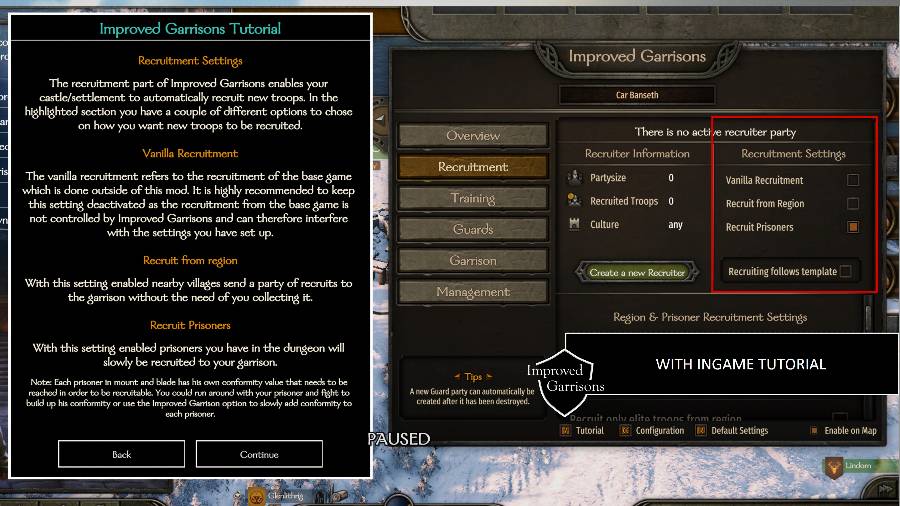Switch to the Recruitment tab
This screenshot has height=506, width=900.
click(473, 167)
